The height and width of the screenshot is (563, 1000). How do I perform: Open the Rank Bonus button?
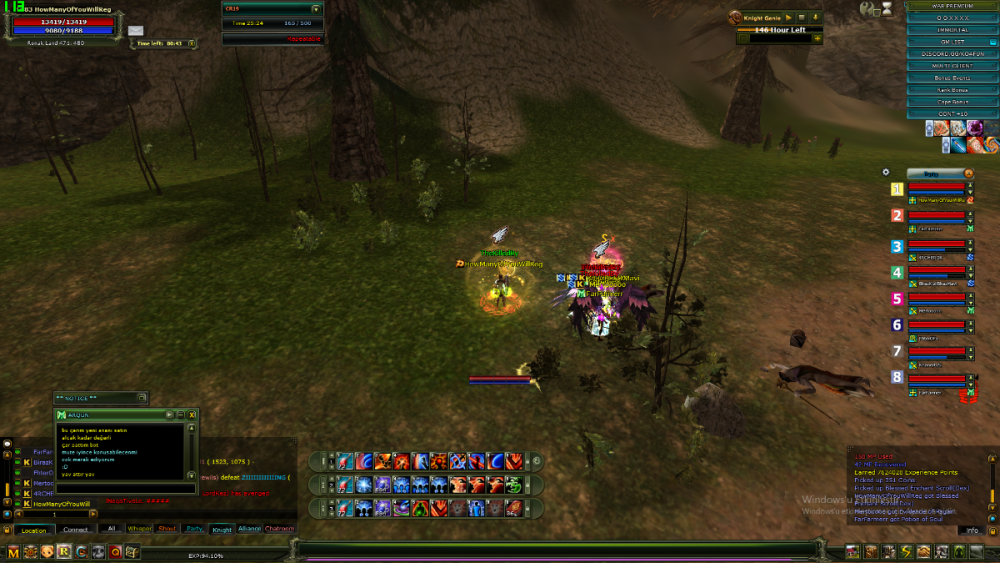[952, 90]
